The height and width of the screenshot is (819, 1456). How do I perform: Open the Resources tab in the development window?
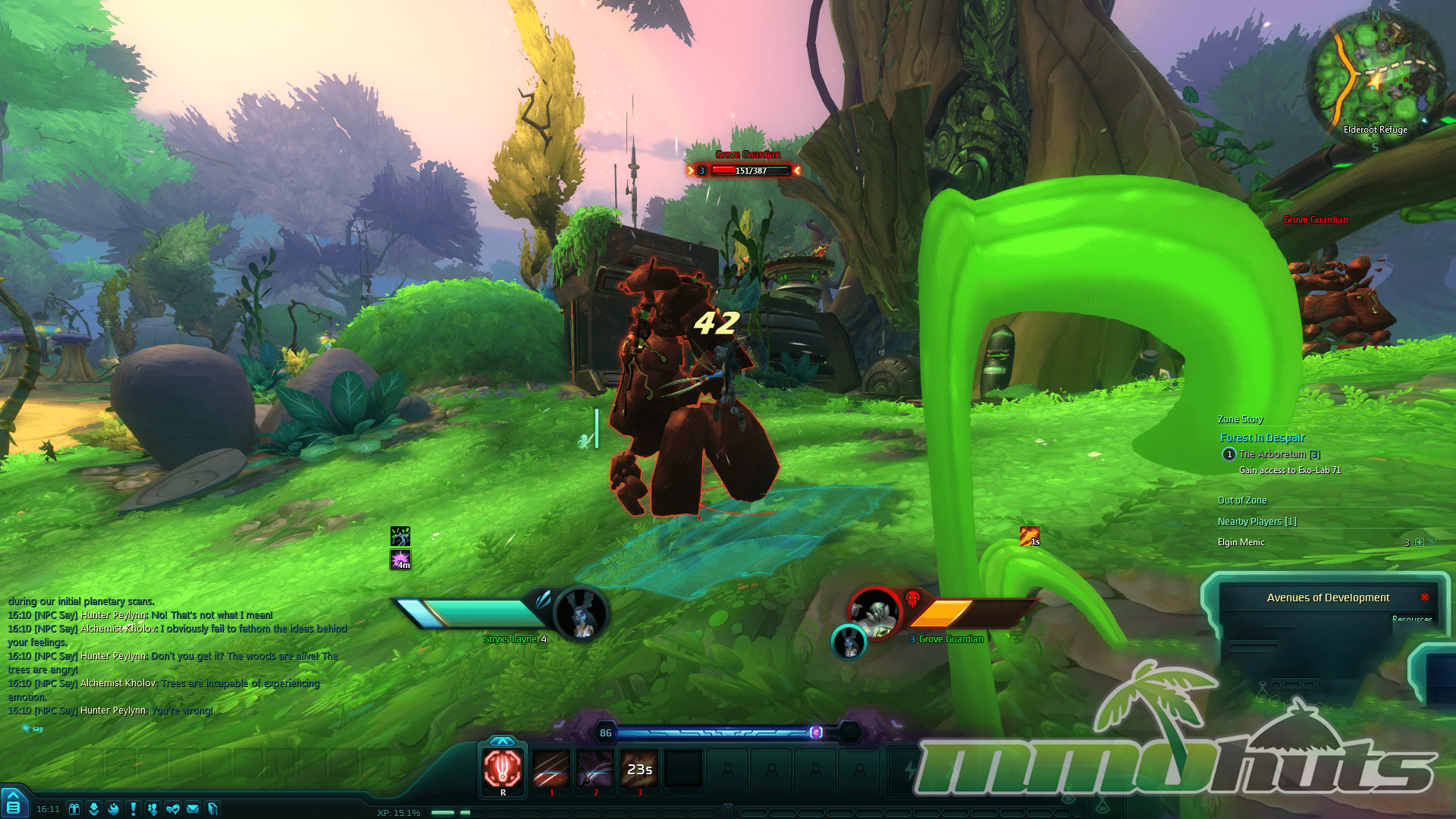(x=1411, y=620)
